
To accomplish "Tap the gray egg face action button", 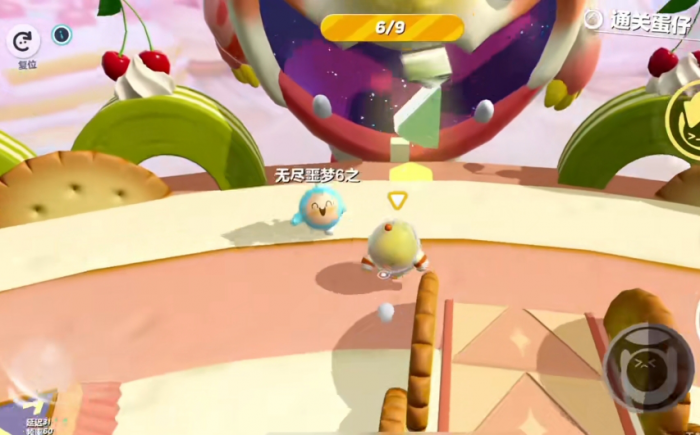I will 644,366.
